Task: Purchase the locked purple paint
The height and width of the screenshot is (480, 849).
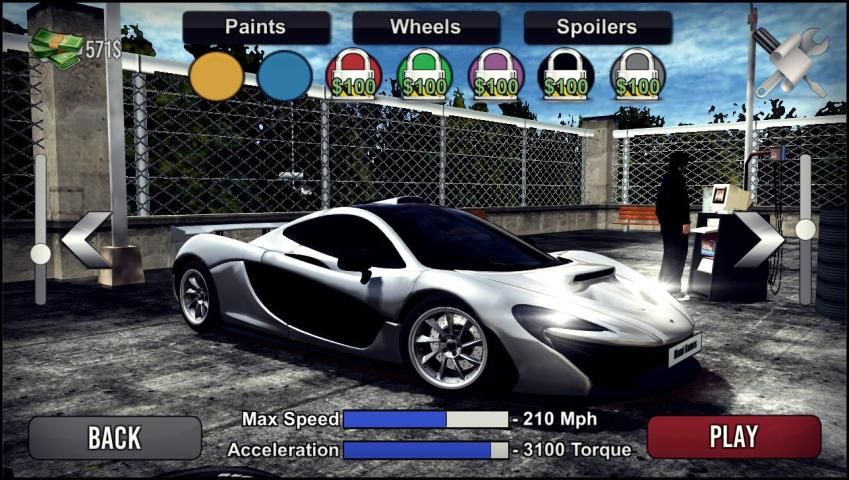Action: (496, 76)
